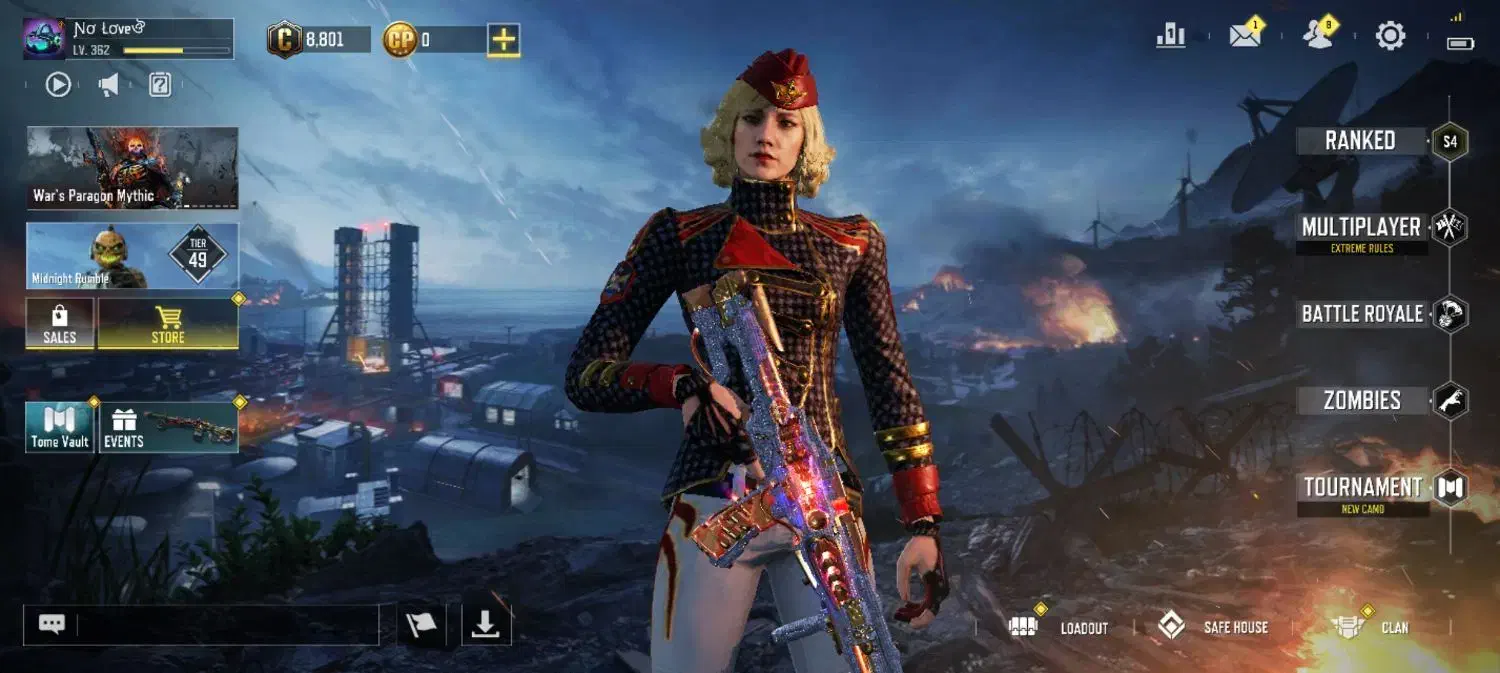View the War's Paragon Mythic banner
Viewport: 1500px width, 673px height.
pos(132,167)
